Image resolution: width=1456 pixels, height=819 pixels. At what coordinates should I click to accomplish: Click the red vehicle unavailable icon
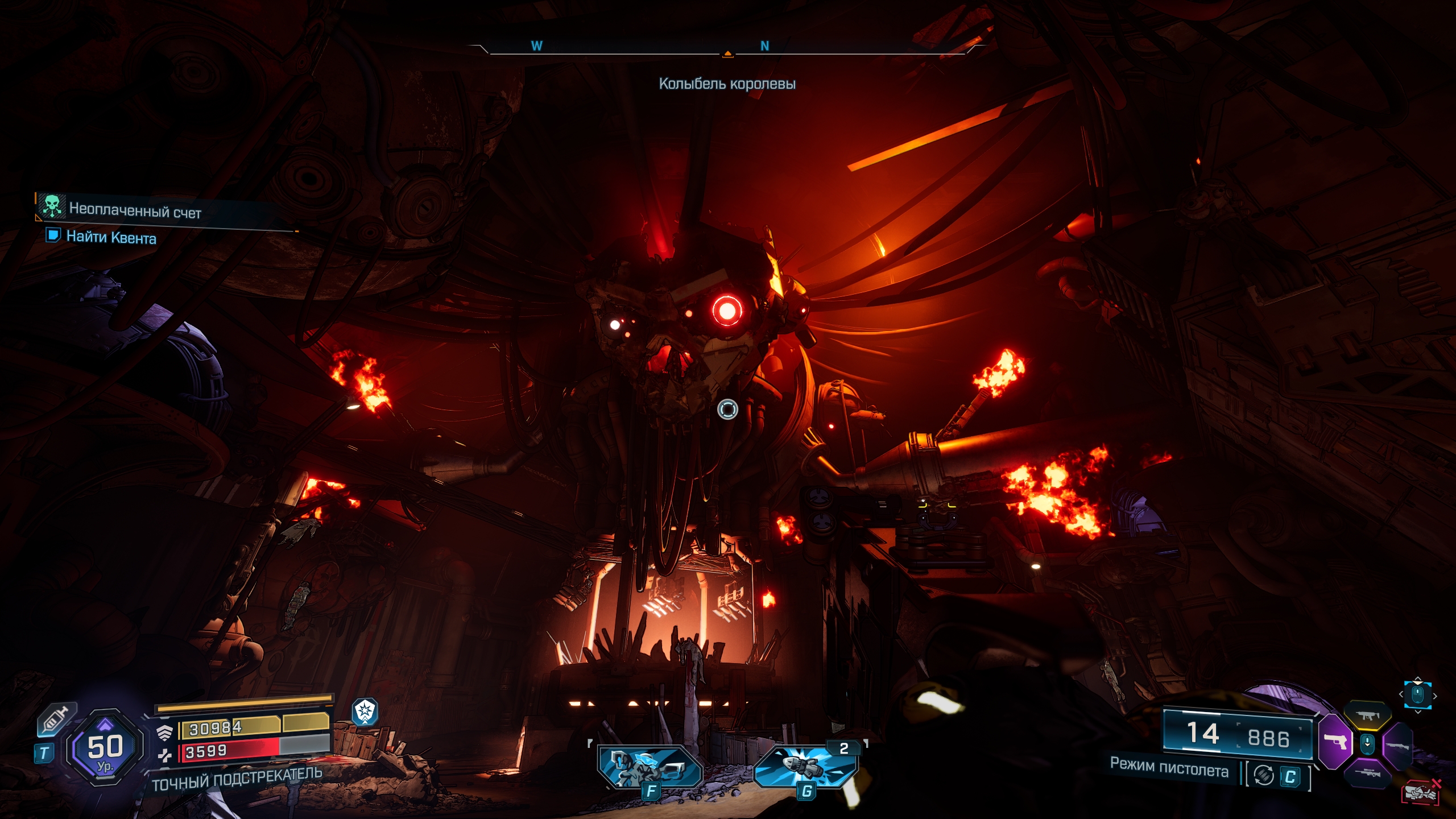point(1420,792)
